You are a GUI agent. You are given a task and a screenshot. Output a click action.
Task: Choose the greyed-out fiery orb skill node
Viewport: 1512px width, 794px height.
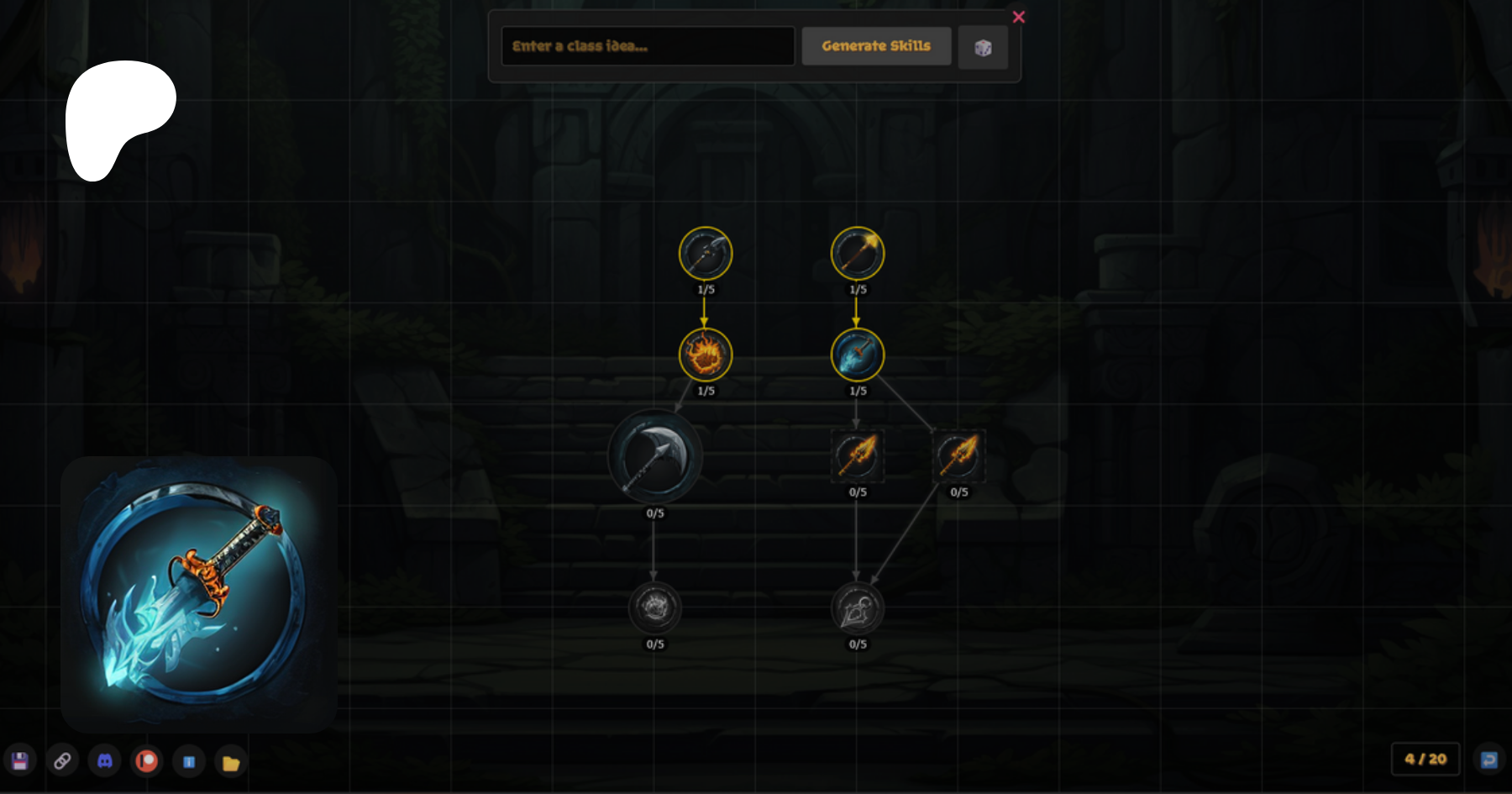(x=654, y=607)
